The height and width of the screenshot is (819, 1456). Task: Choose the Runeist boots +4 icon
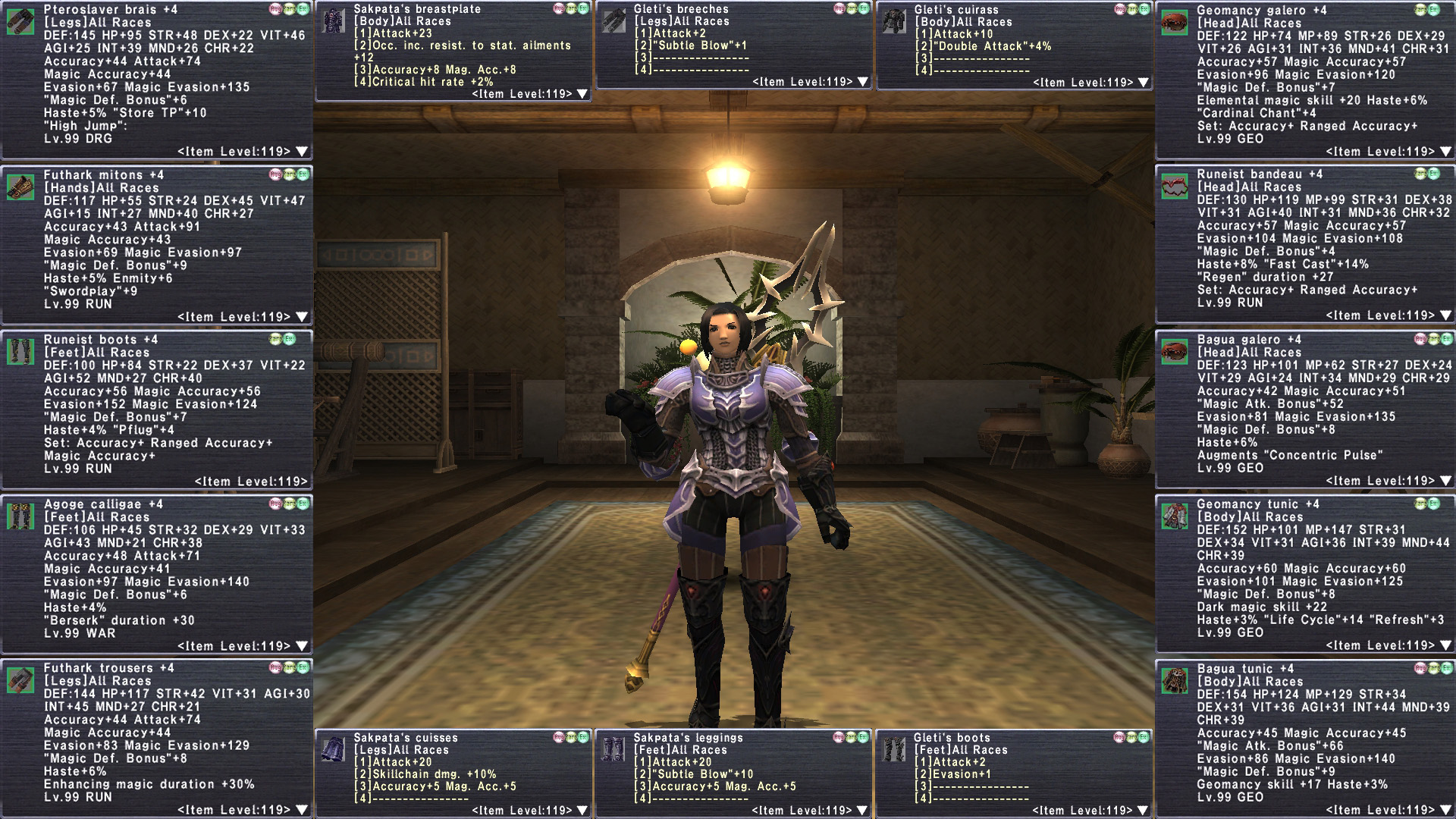coord(20,352)
